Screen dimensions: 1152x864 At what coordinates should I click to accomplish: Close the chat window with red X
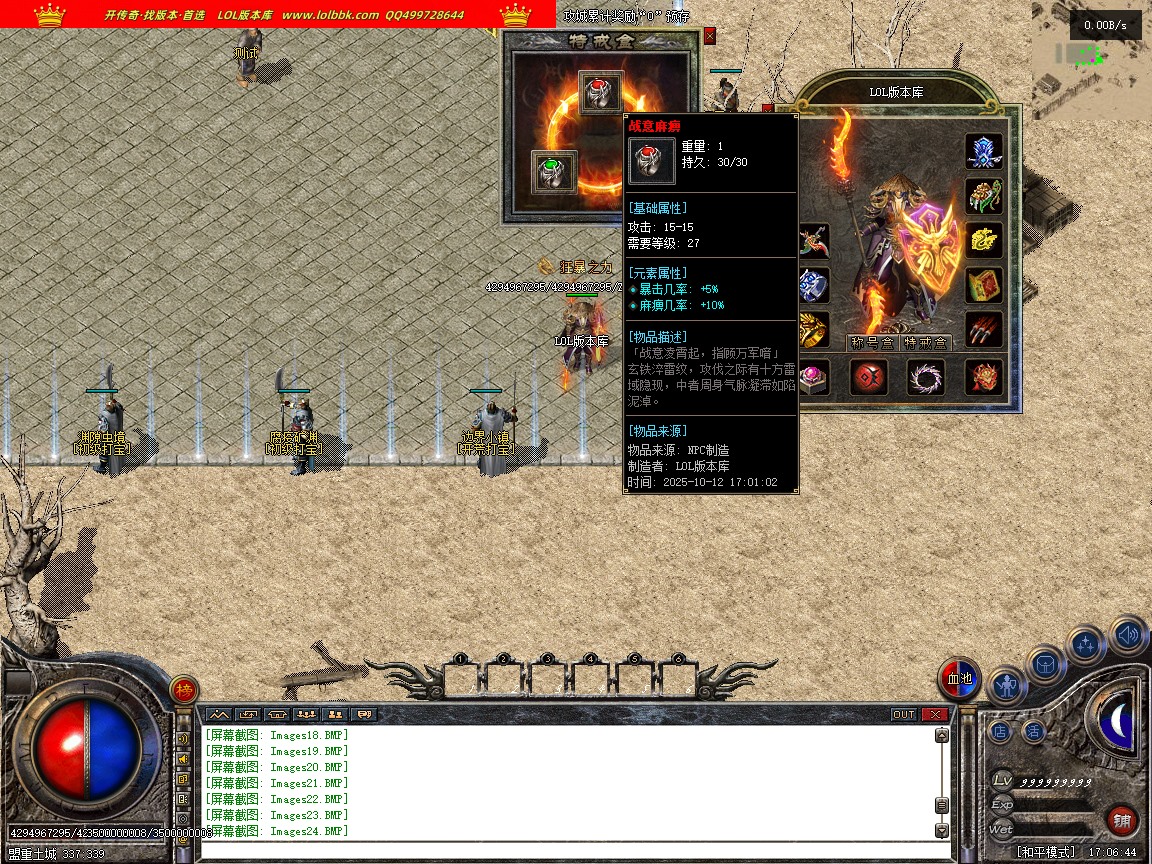[x=934, y=714]
